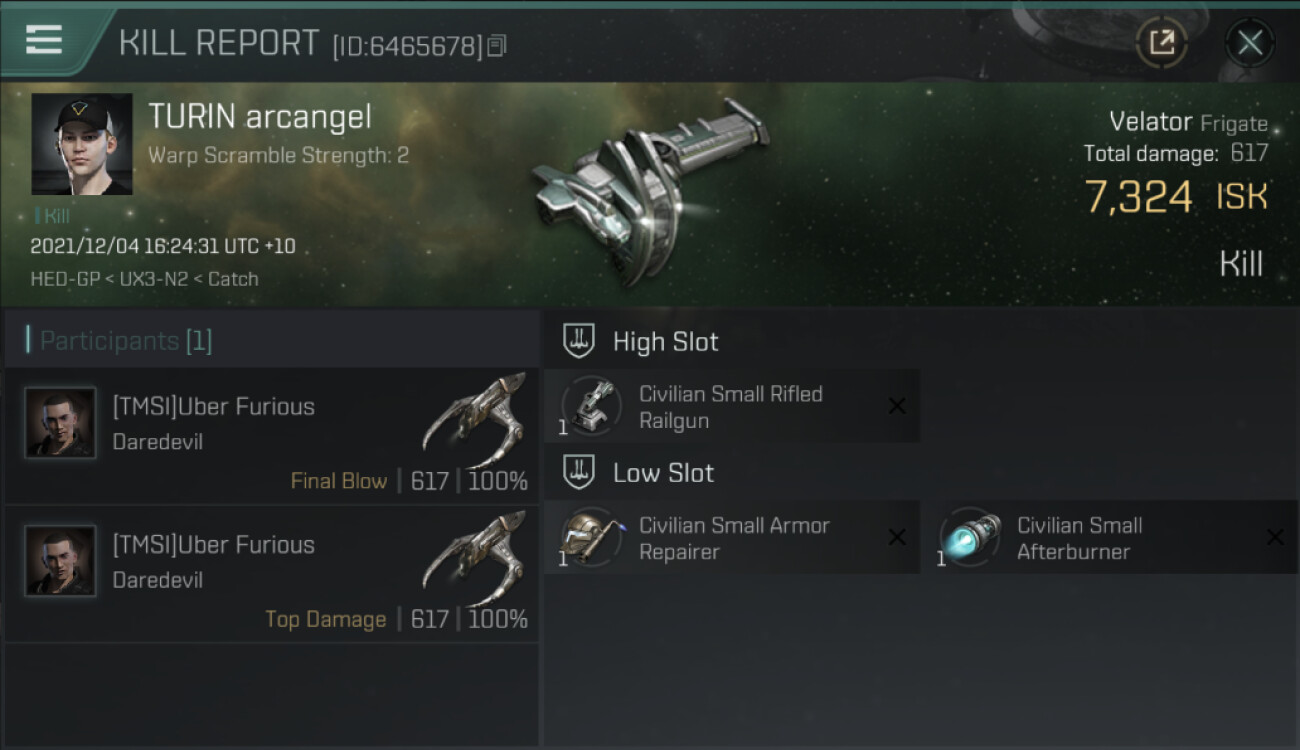Open the hamburger menu
This screenshot has width=1300, height=750.
[x=44, y=40]
